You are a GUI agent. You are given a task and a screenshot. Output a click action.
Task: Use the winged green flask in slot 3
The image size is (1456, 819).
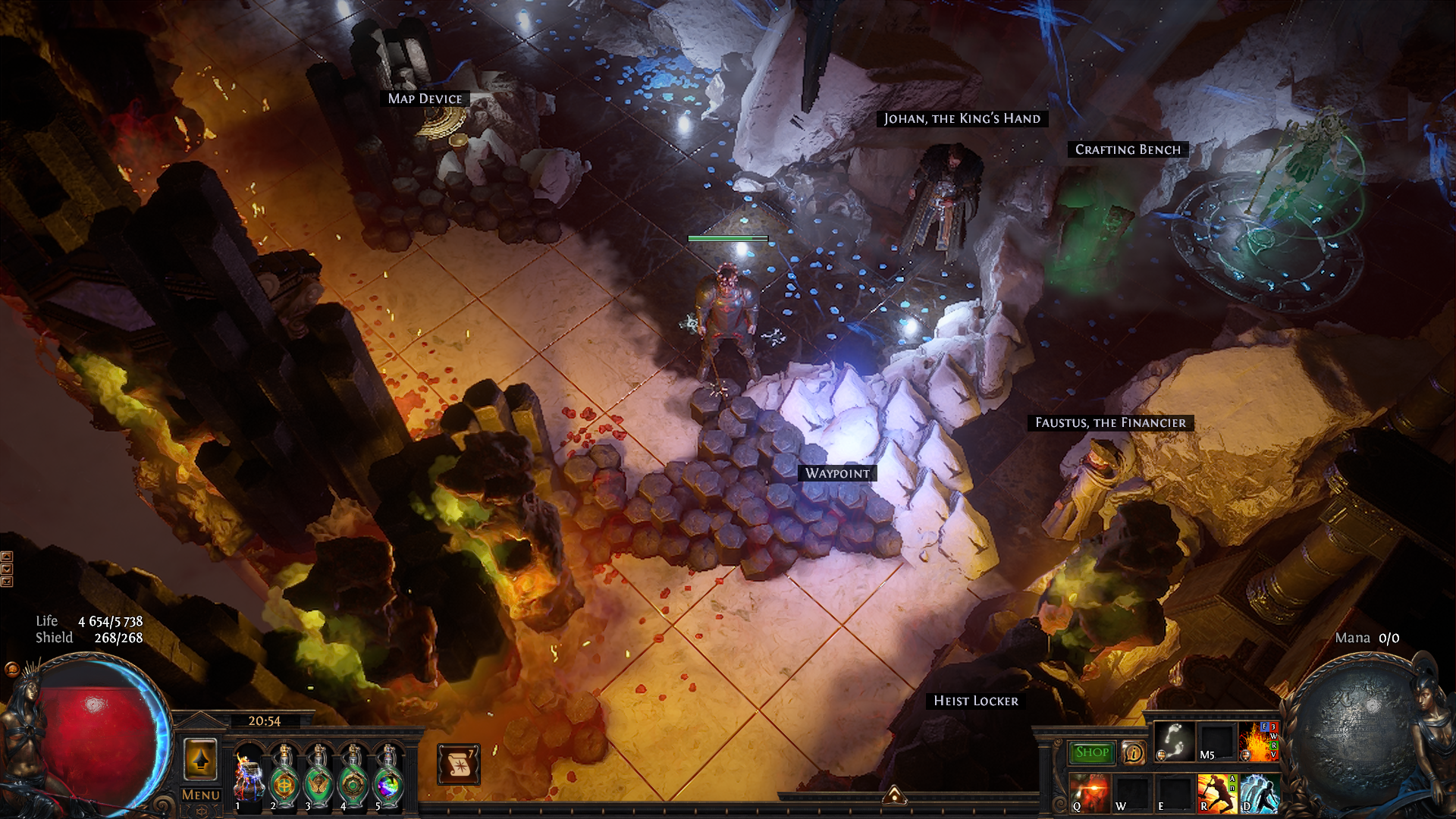318,773
